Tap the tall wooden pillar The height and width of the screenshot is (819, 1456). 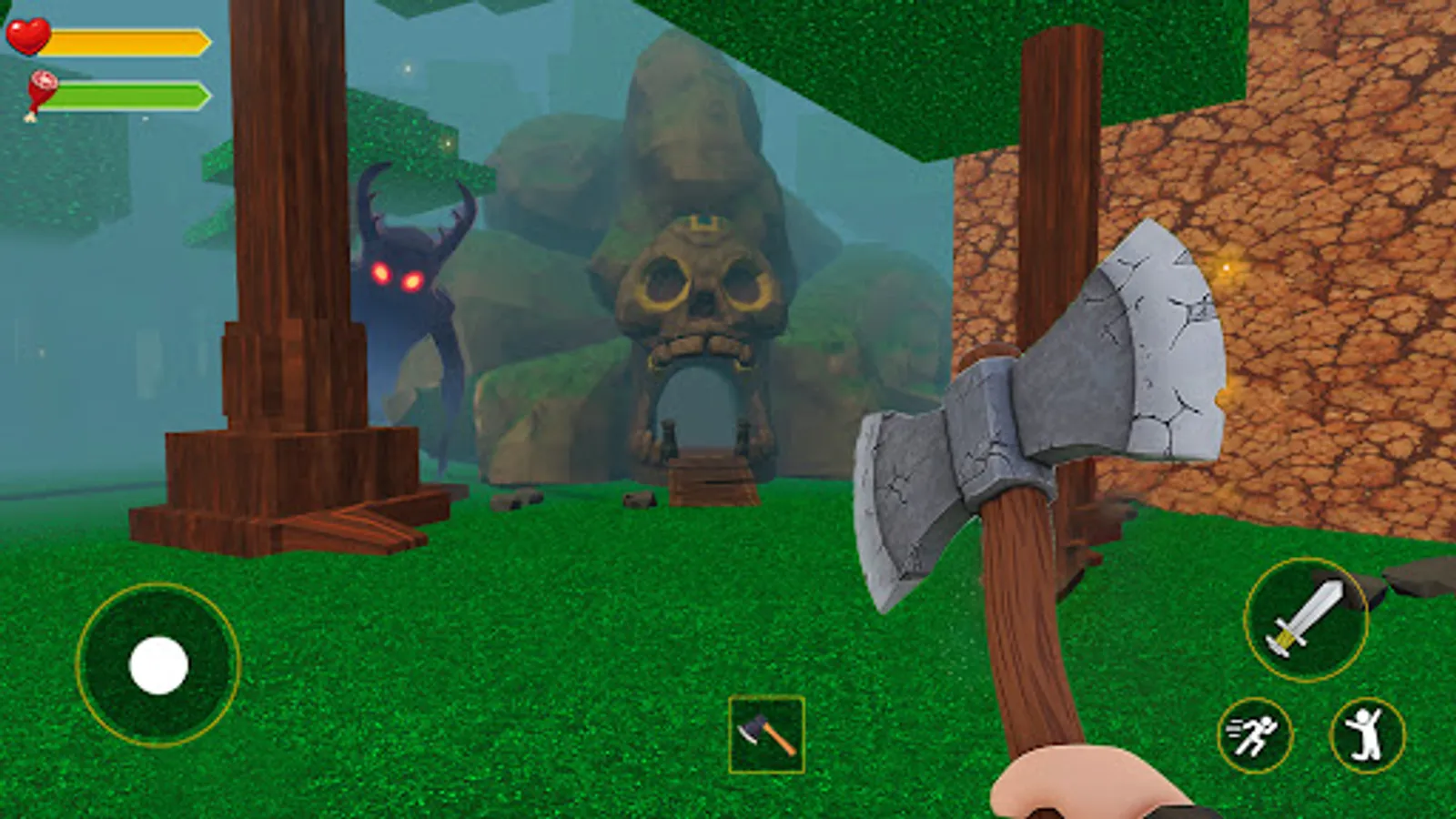pyautogui.click(x=287, y=227)
